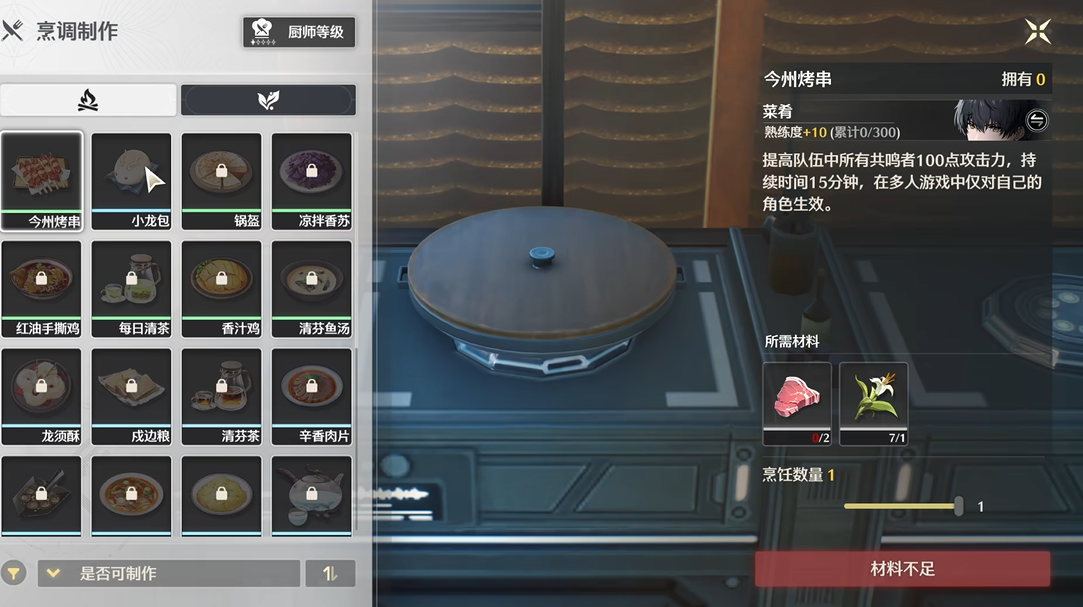This screenshot has height=607, width=1083.
Task: Choose the locked 凉拌香苏 recipe
Action: coord(311,181)
